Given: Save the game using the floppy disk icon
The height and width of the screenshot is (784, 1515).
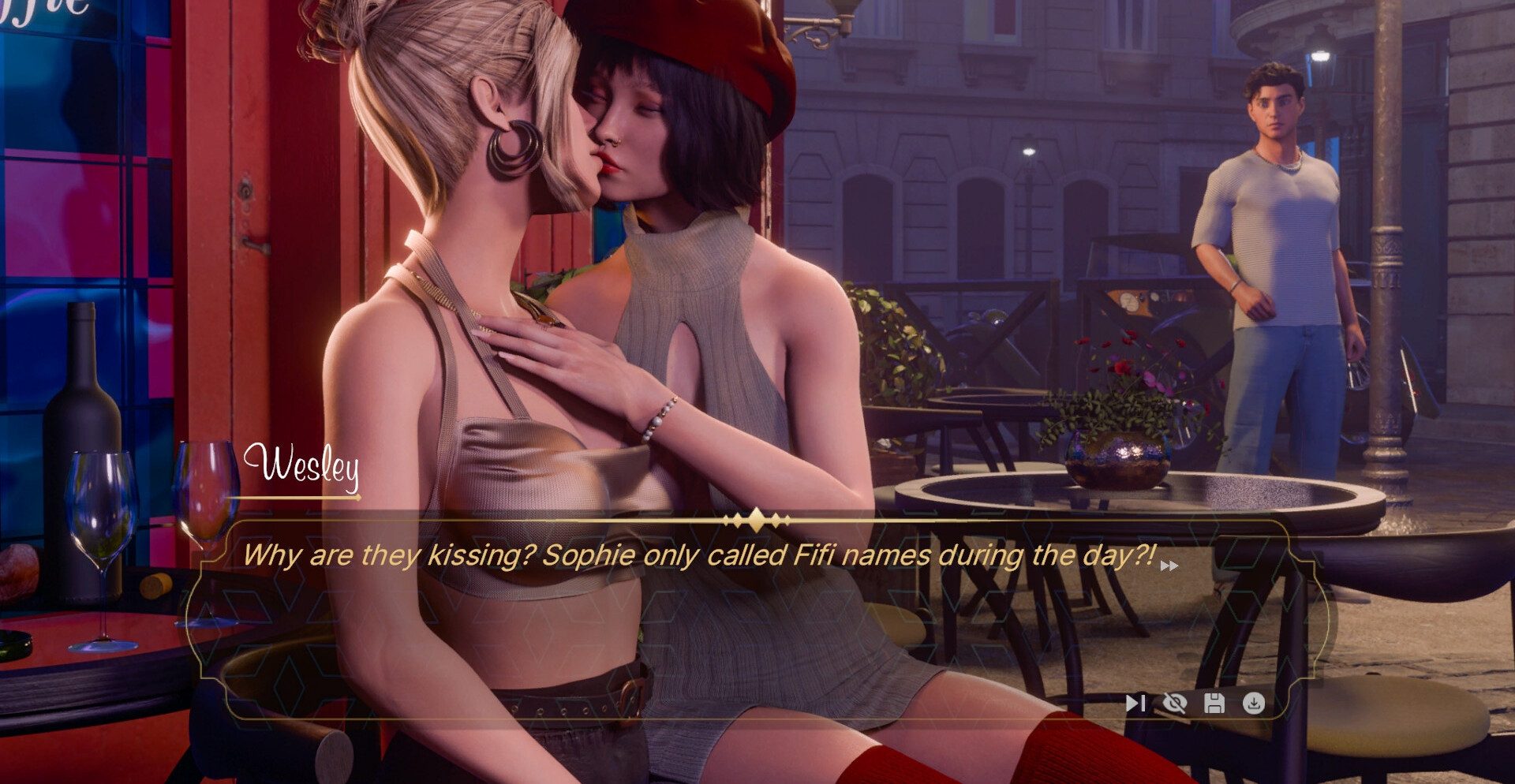Looking at the screenshot, I should (x=1214, y=703).
